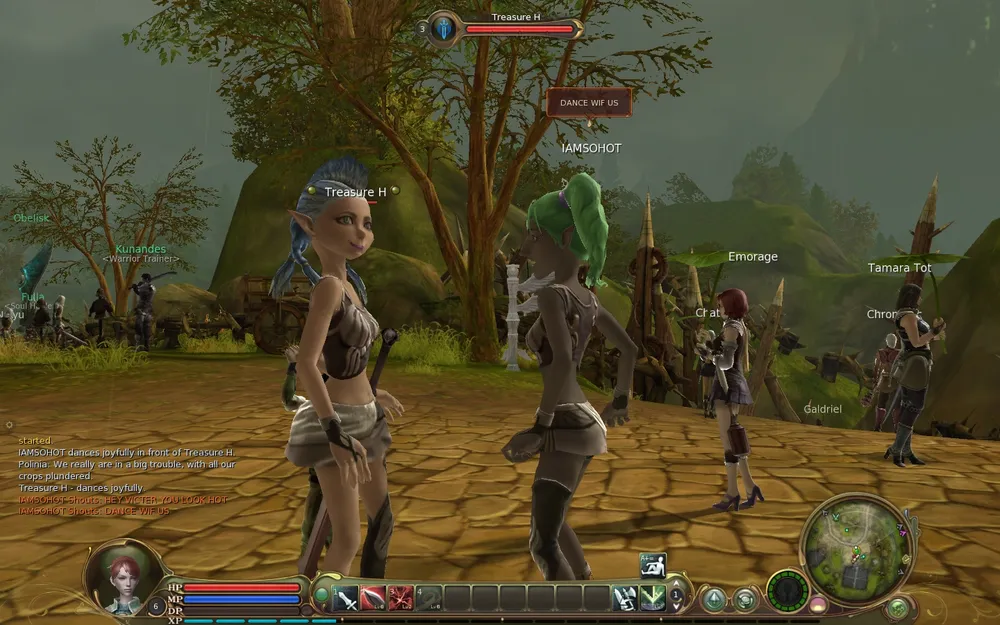Click the small pink orb button
The height and width of the screenshot is (625, 1000).
818,604
